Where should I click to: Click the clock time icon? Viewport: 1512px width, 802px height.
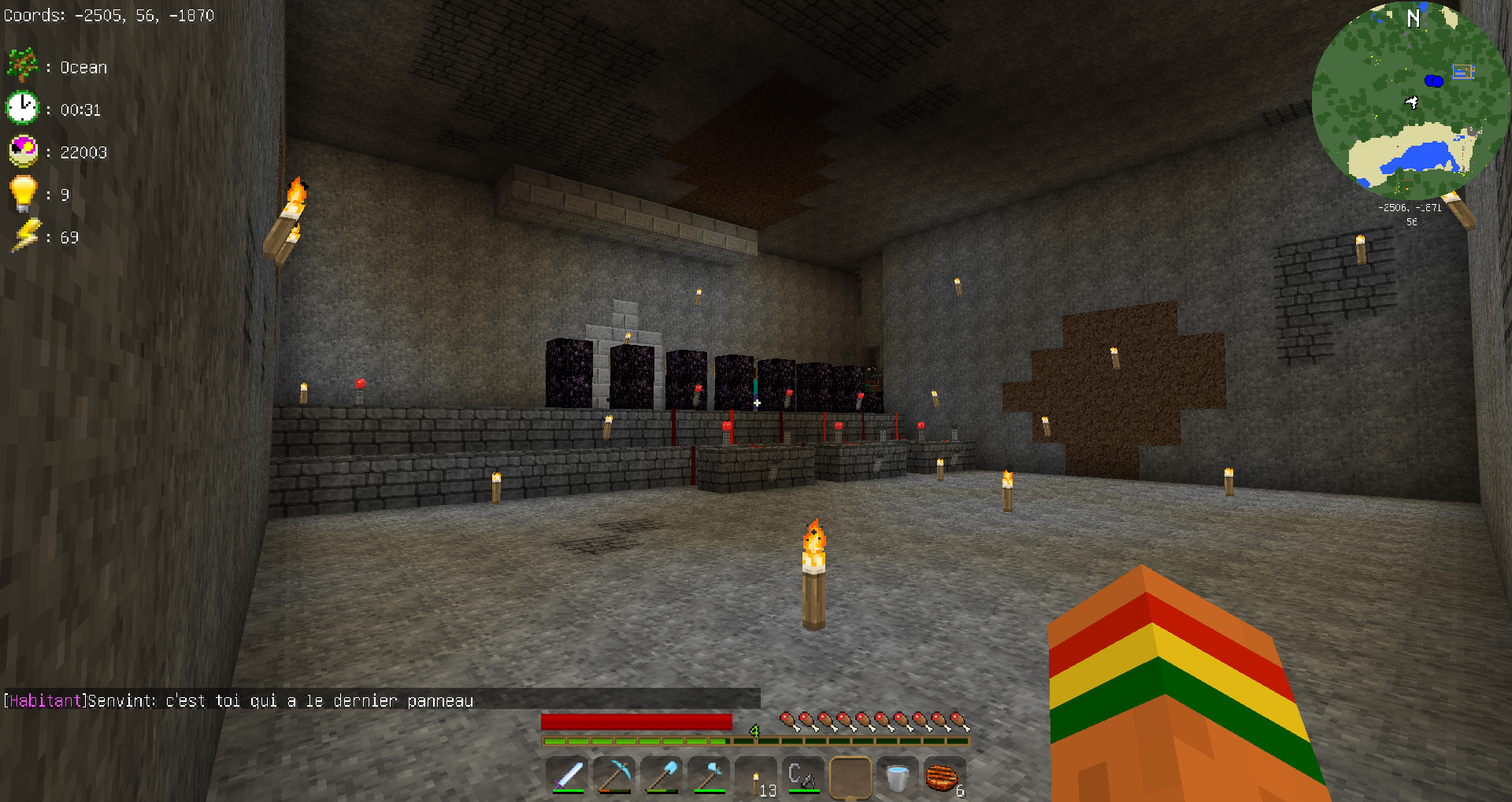point(22,108)
